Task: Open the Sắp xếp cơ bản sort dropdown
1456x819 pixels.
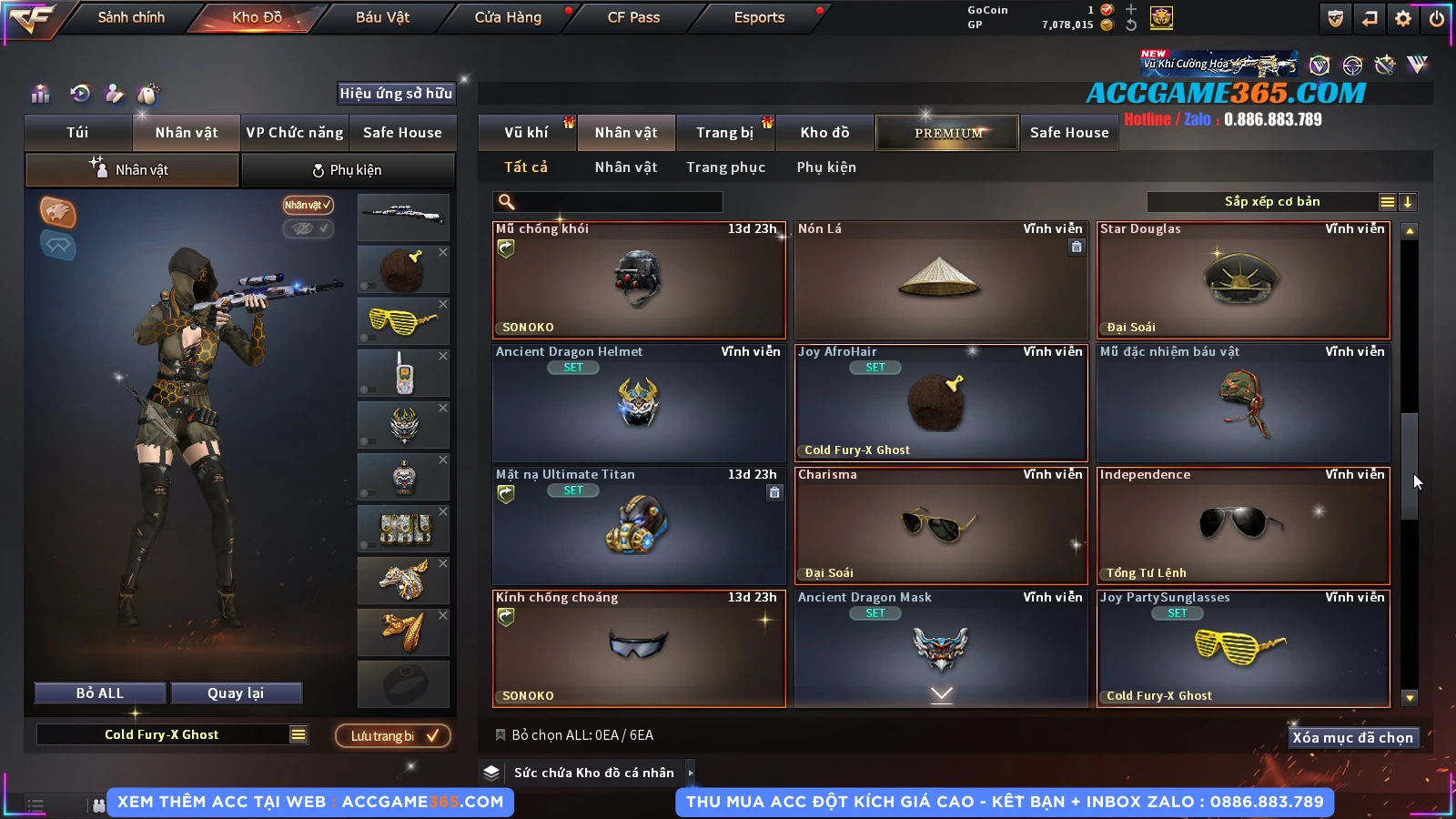Action: (1271, 202)
